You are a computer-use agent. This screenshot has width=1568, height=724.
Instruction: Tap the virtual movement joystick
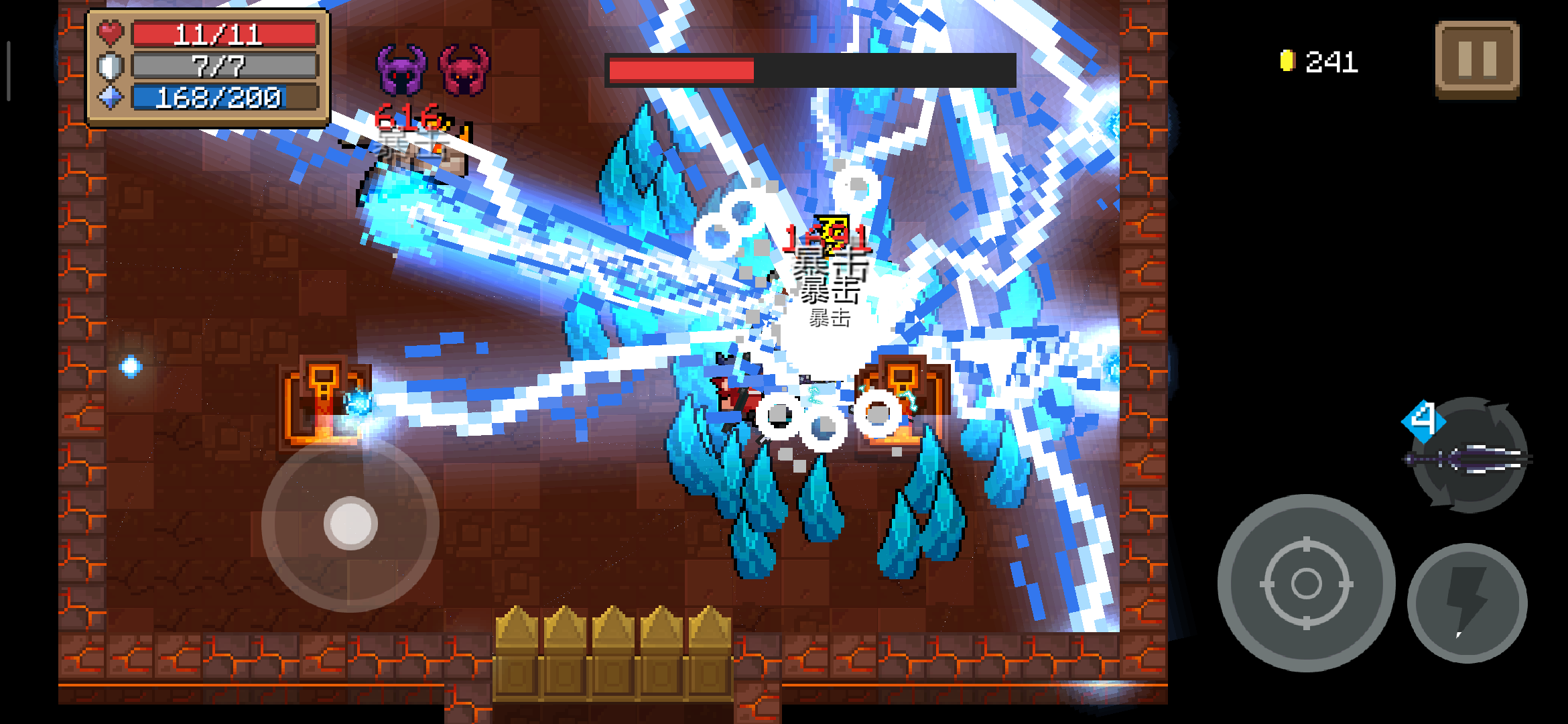click(x=350, y=523)
